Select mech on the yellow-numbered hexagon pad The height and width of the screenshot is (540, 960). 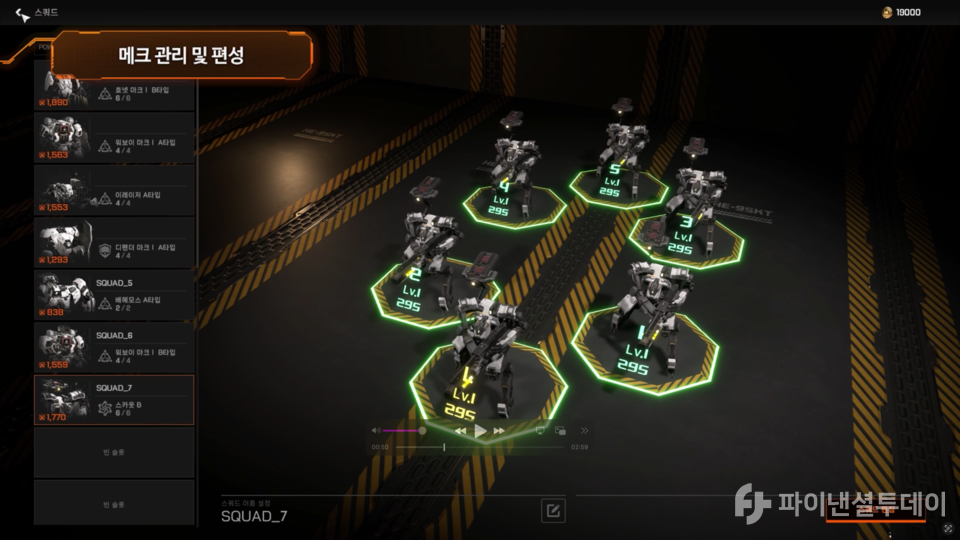(x=478, y=350)
